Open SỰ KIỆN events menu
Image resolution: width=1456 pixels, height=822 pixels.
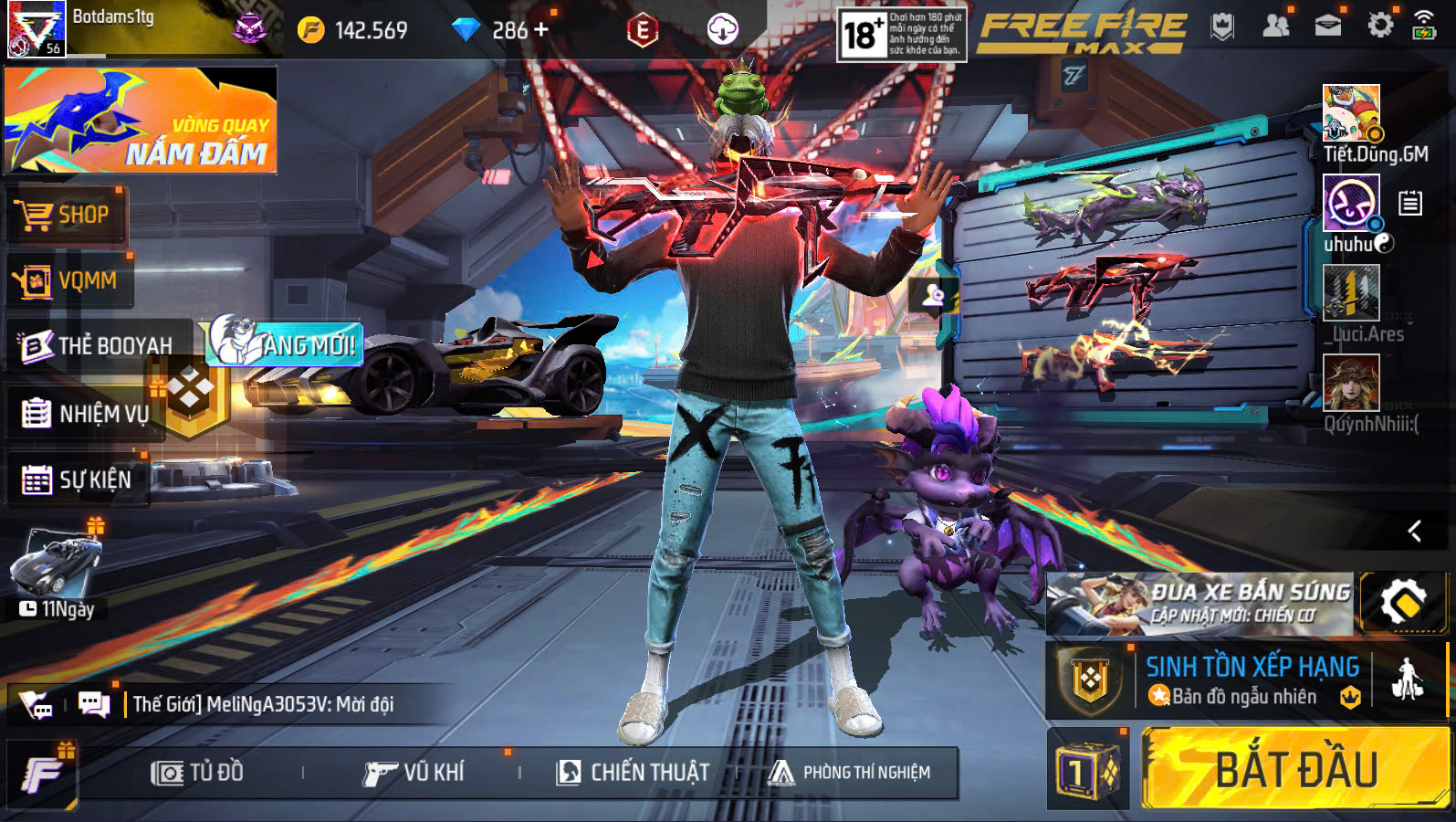(78, 479)
